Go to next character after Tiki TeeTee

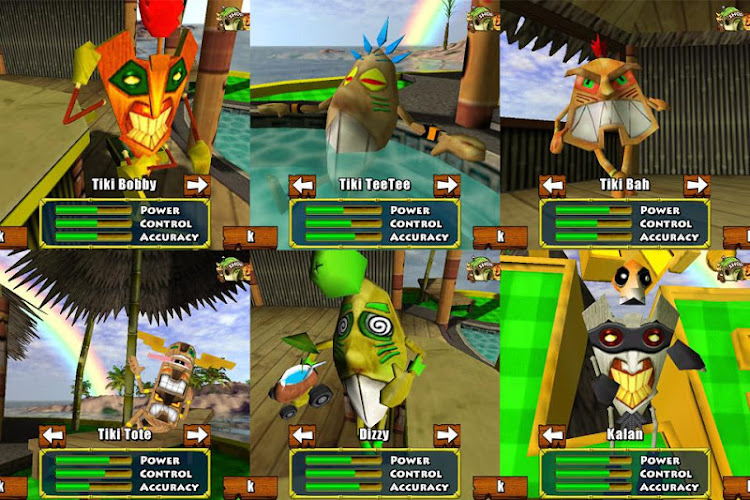(x=447, y=185)
